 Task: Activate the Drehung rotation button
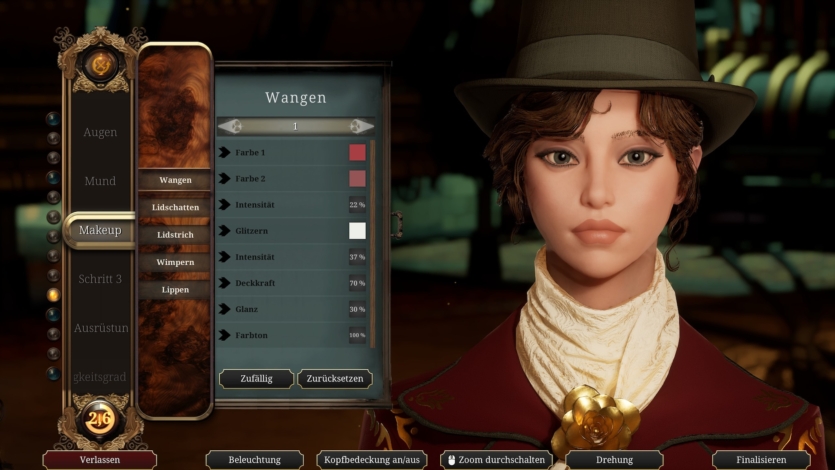(x=613, y=460)
